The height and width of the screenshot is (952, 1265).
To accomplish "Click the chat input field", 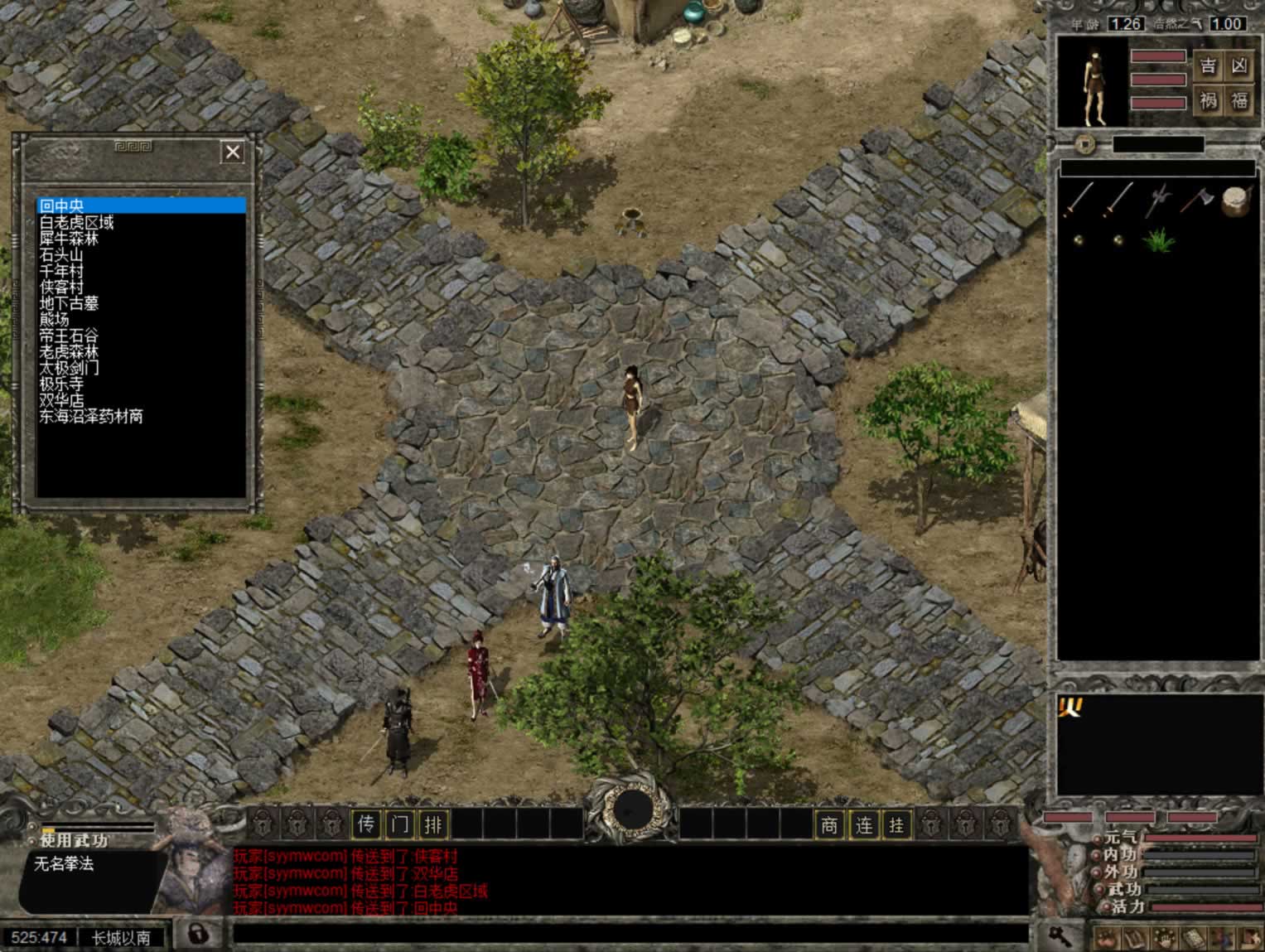I will click(x=630, y=934).
